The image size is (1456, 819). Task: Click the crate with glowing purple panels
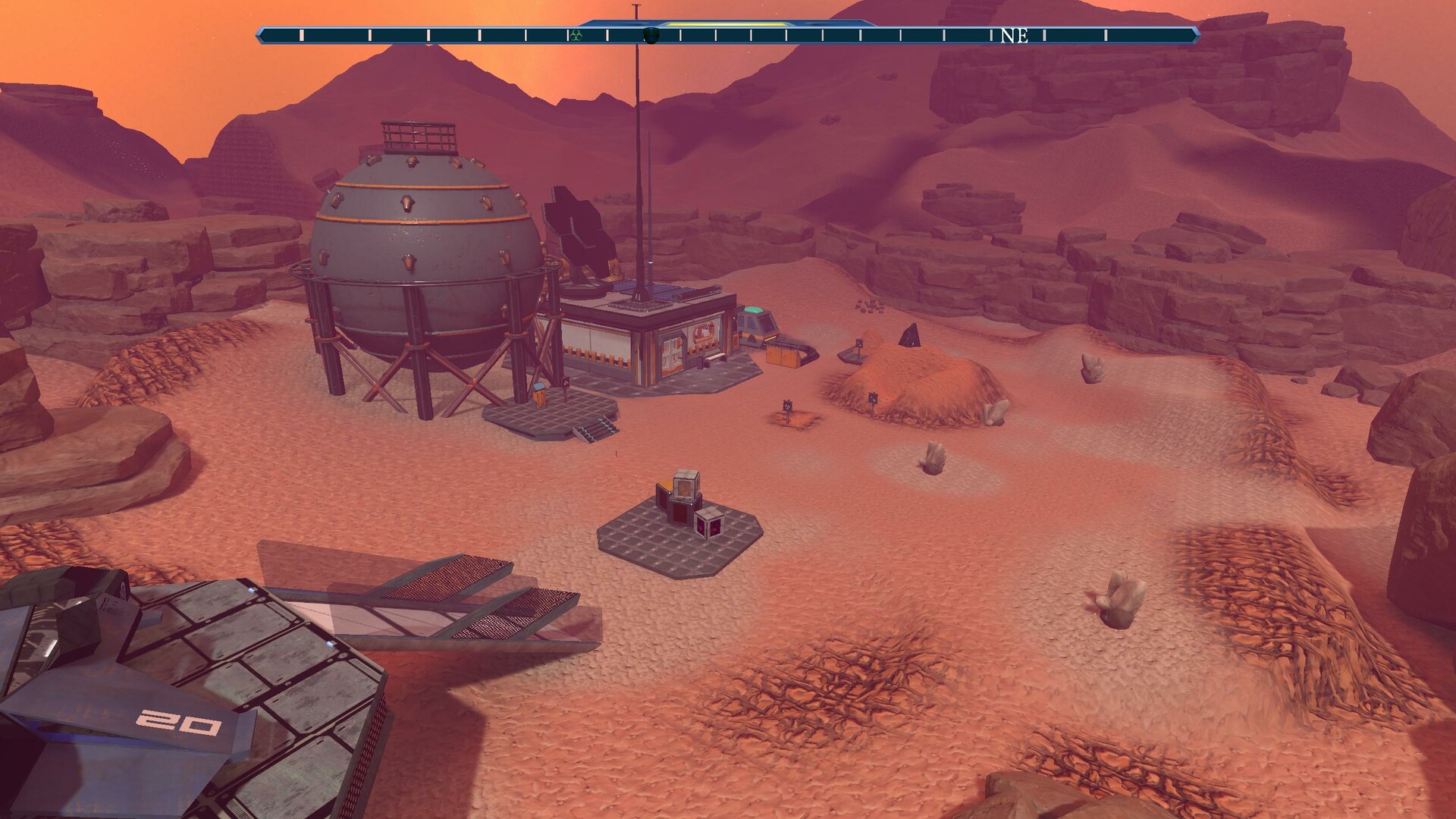[x=709, y=526]
